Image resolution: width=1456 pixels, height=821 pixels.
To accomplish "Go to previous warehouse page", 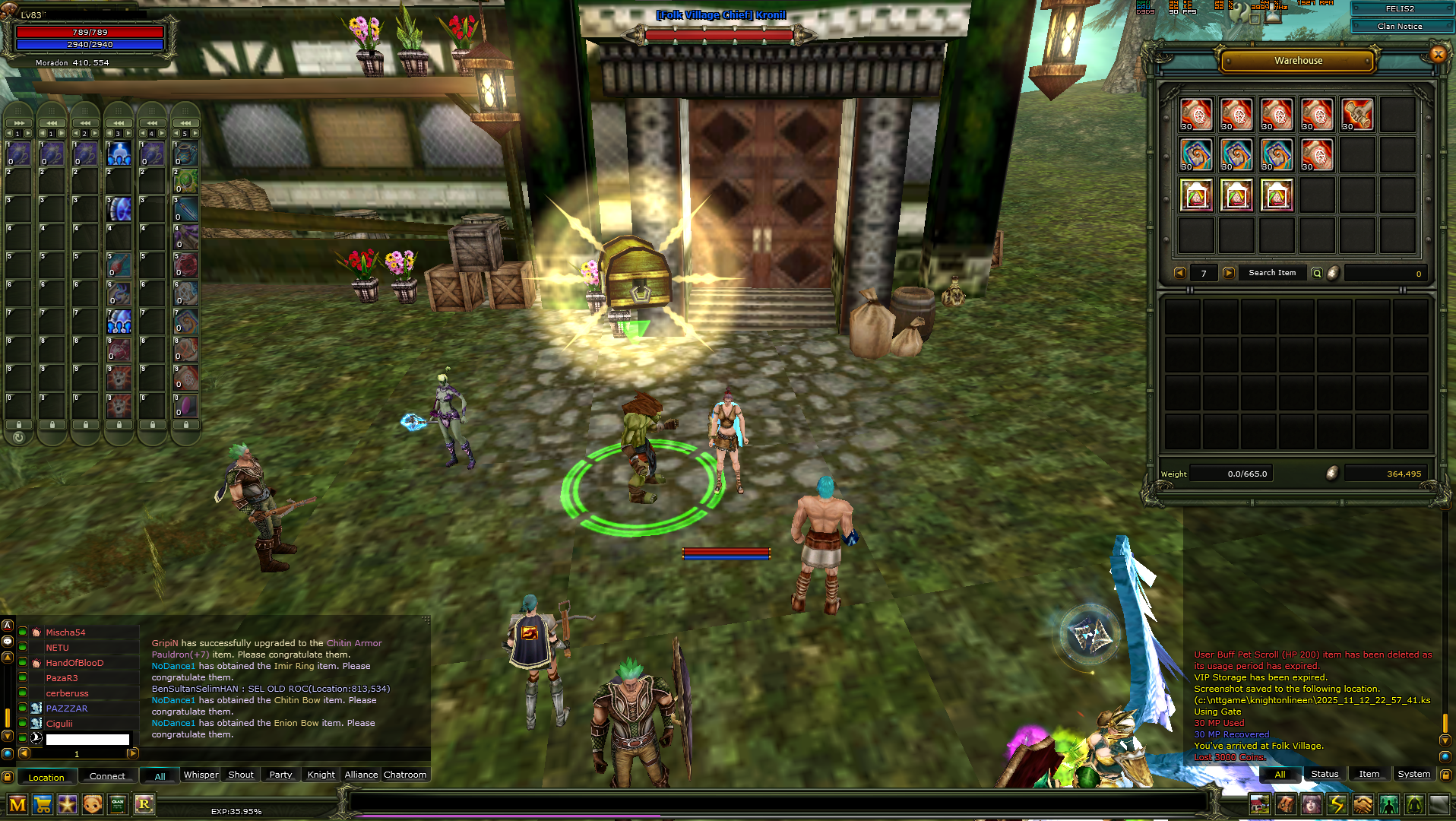I will [1179, 273].
